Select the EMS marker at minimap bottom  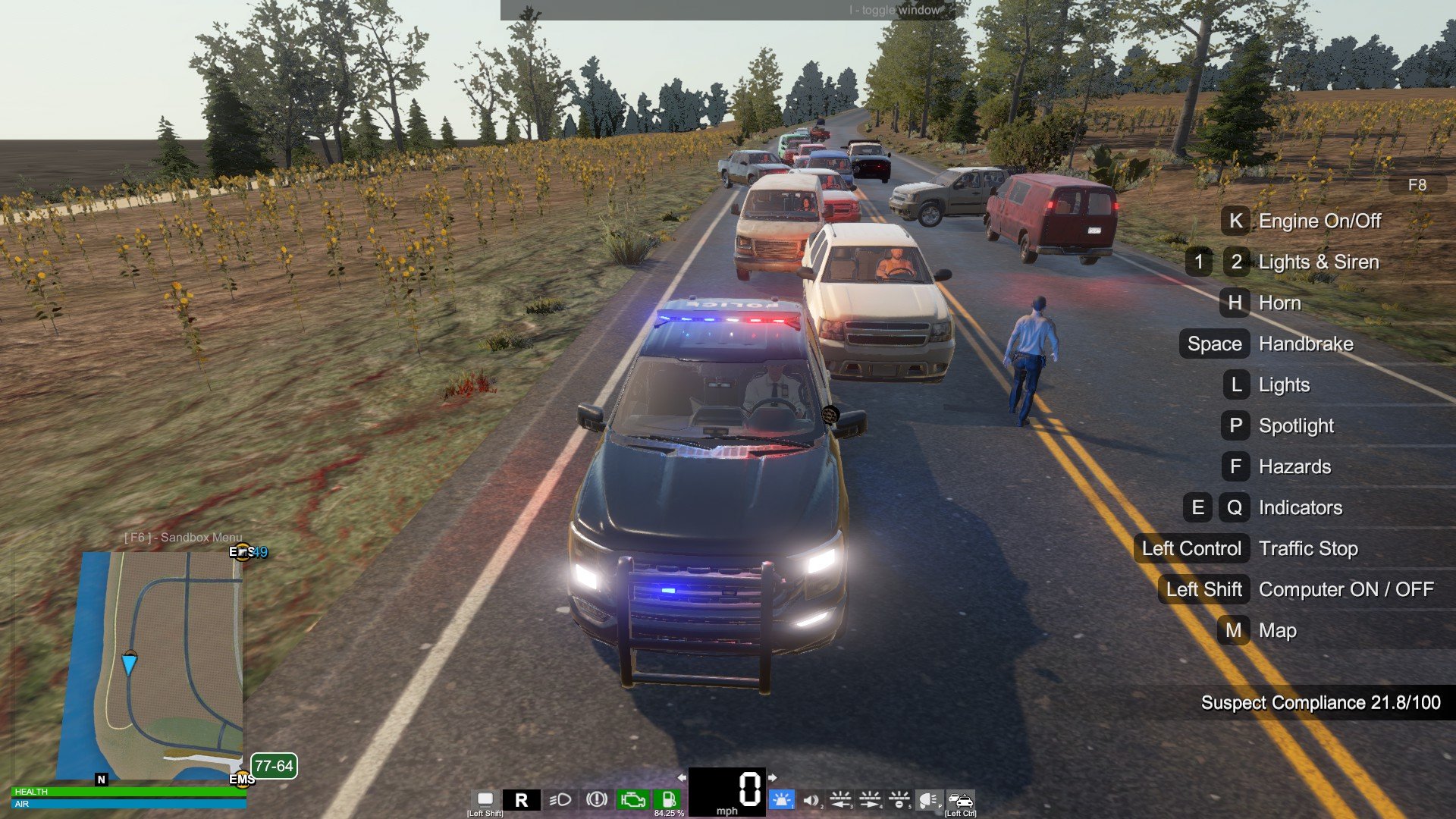[242, 779]
